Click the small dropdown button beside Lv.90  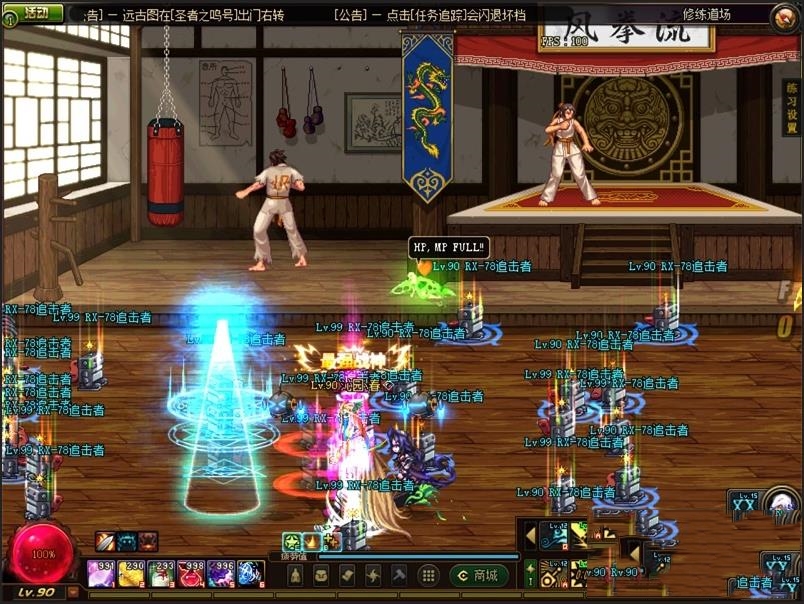tap(73, 592)
